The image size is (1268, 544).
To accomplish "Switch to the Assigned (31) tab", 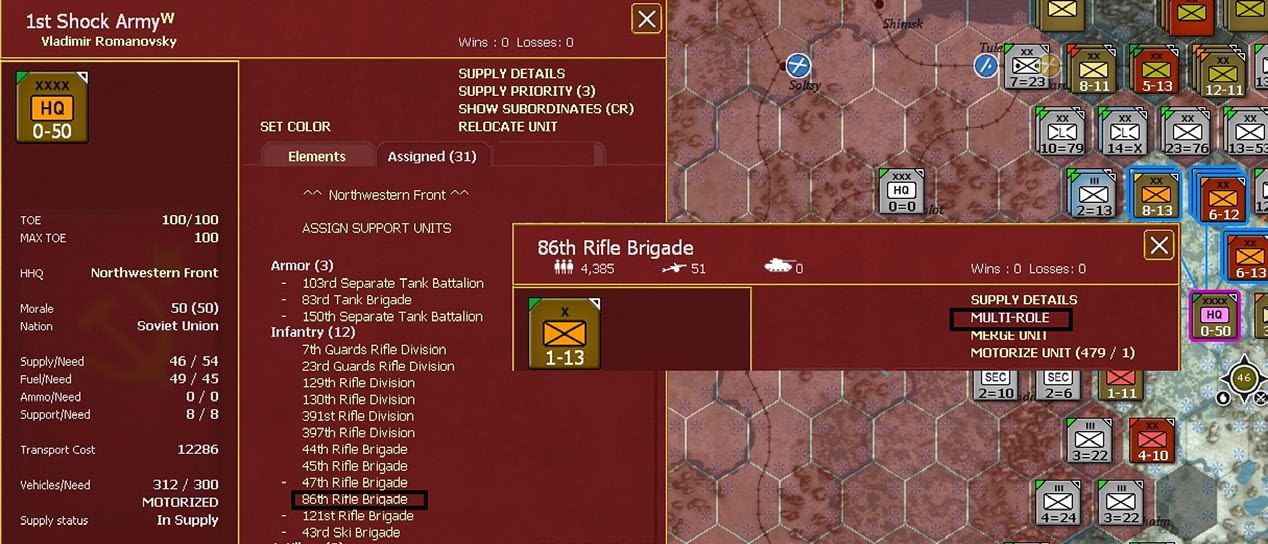I will [432, 157].
